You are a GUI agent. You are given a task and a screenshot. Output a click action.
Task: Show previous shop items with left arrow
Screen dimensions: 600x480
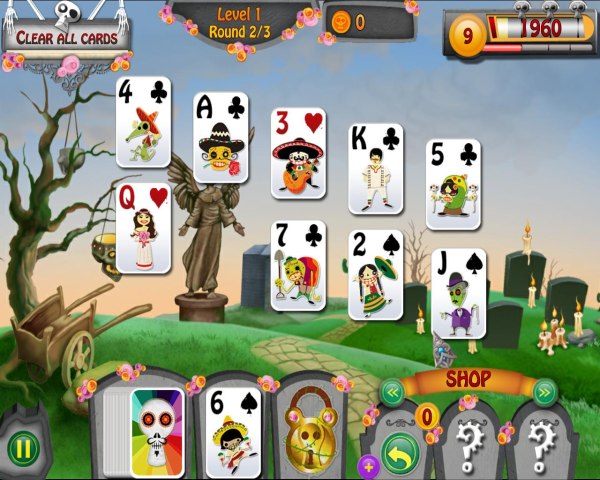391,391
